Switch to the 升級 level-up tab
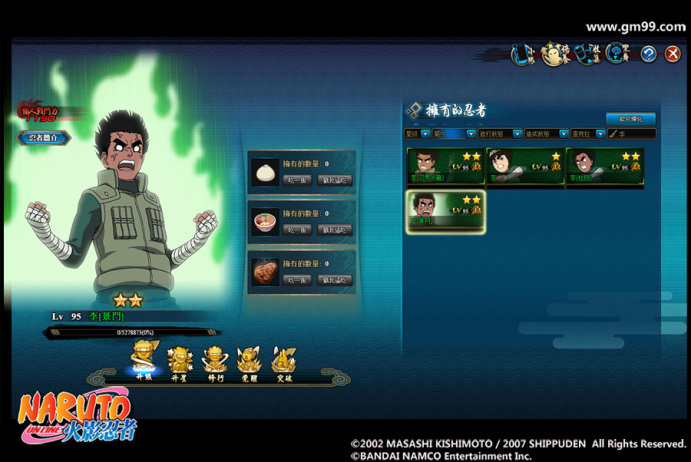691x462 pixels. coord(143,361)
